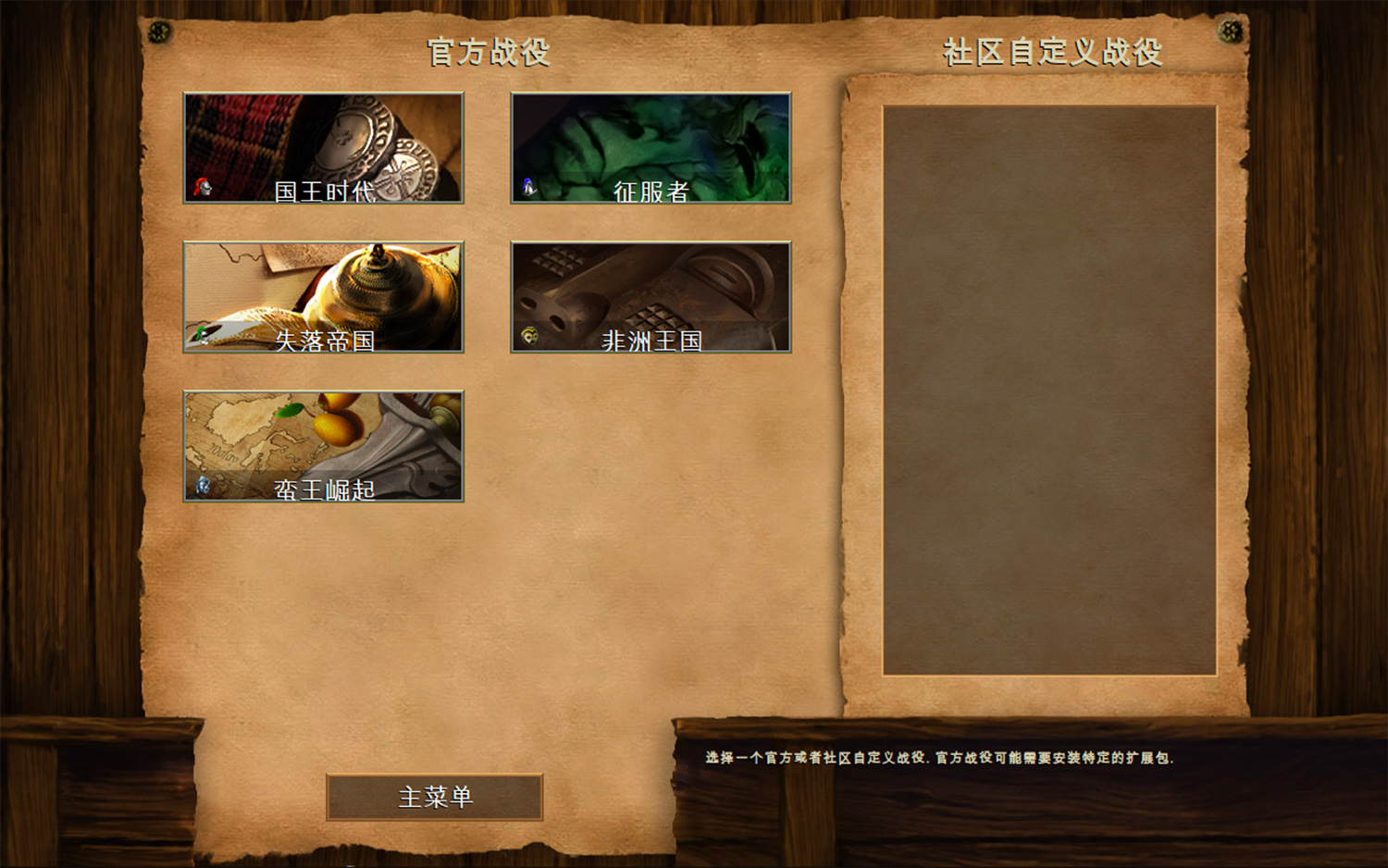Image resolution: width=1388 pixels, height=868 pixels.
Task: Click the 征服者 label text
Action: click(652, 191)
